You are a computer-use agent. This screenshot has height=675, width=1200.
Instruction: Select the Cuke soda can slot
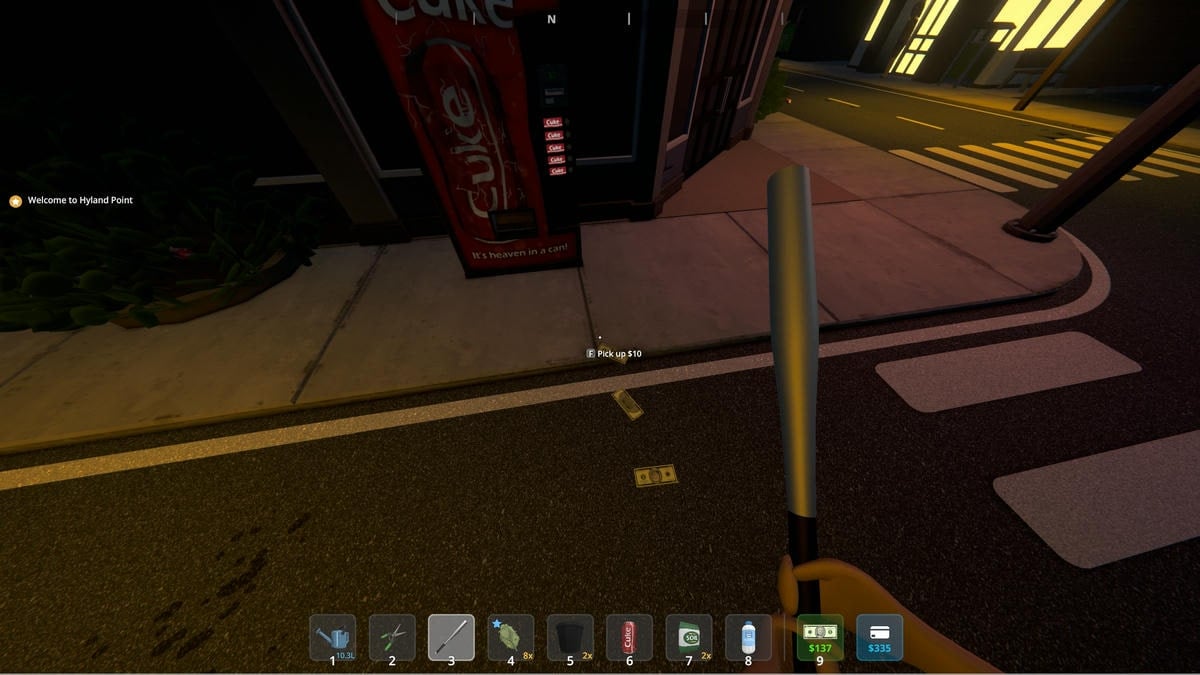coord(629,637)
